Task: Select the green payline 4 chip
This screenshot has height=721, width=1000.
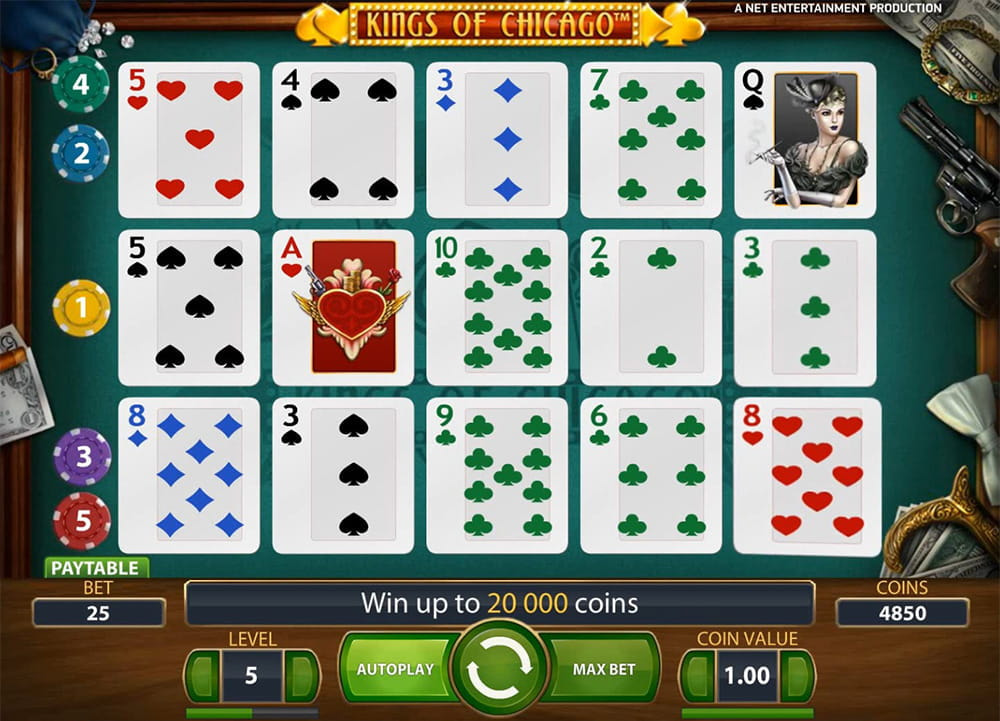Action: pyautogui.click(x=80, y=83)
